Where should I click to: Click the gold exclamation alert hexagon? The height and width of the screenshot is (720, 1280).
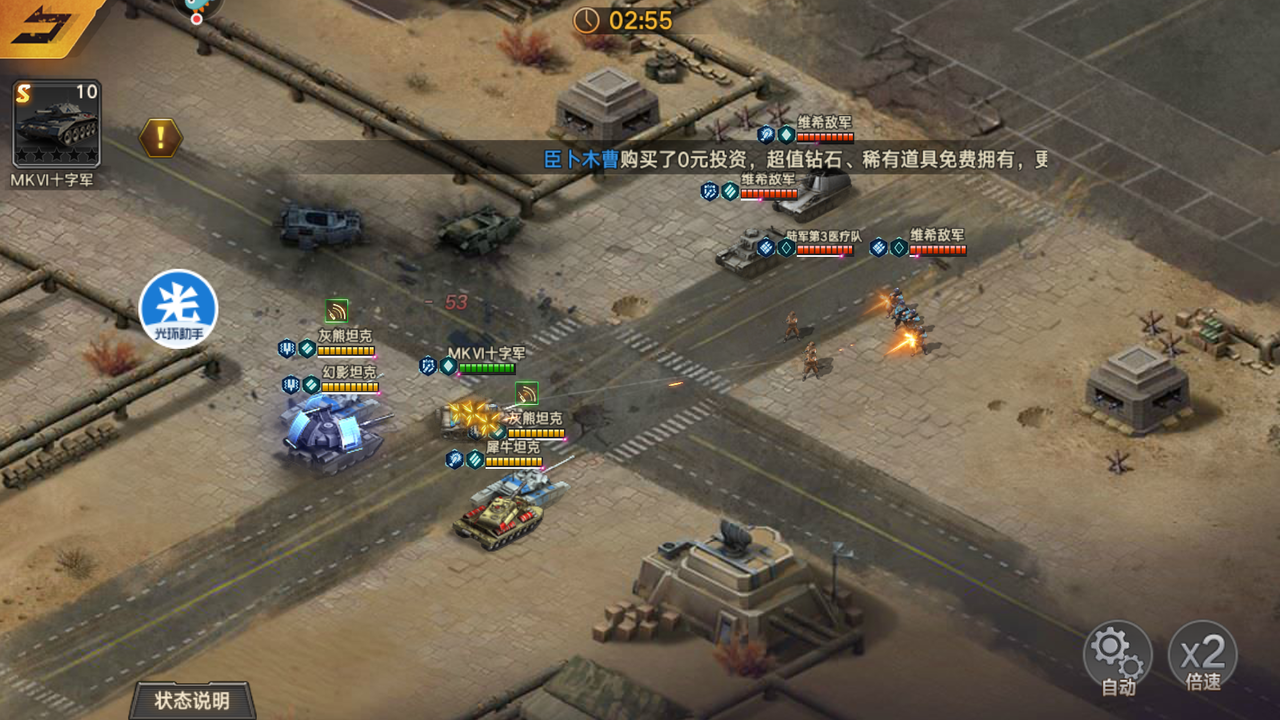coord(160,137)
